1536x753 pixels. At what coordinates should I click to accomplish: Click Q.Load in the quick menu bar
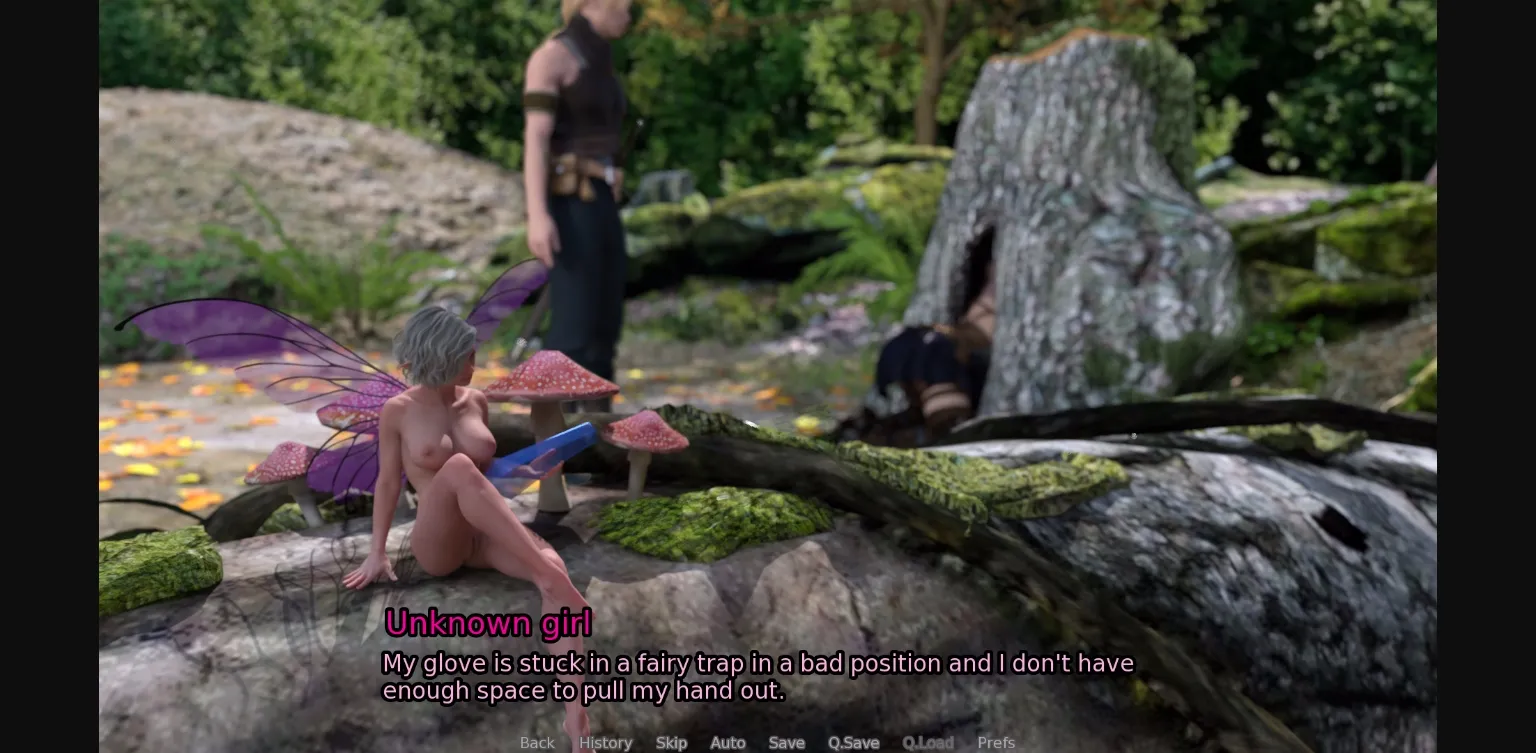(928, 742)
